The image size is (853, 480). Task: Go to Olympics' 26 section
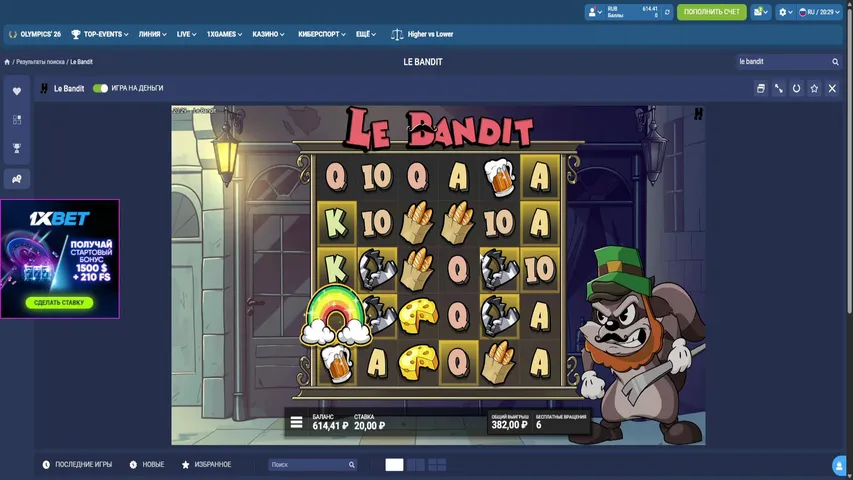pos(35,34)
